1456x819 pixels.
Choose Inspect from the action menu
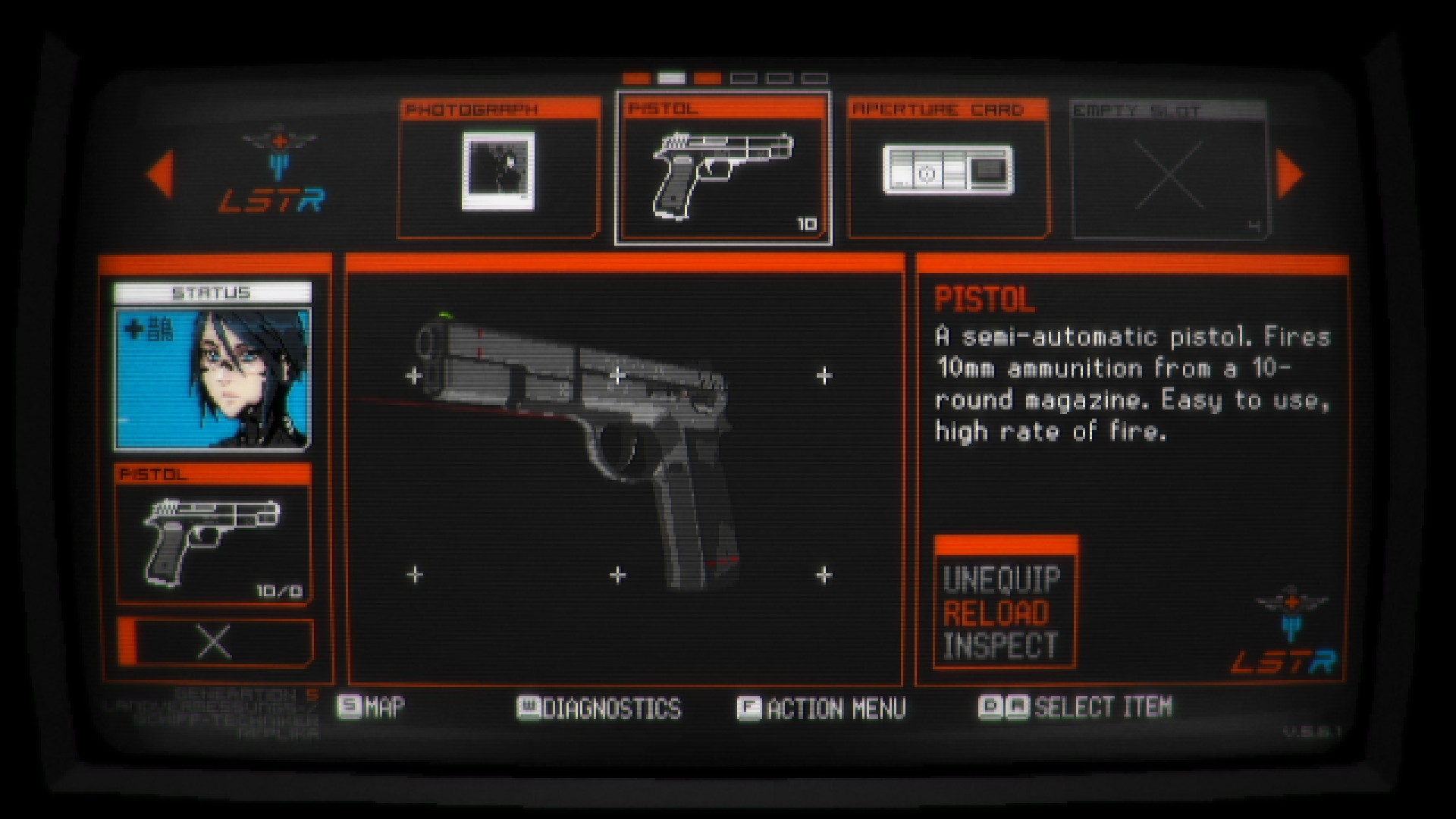[1000, 646]
